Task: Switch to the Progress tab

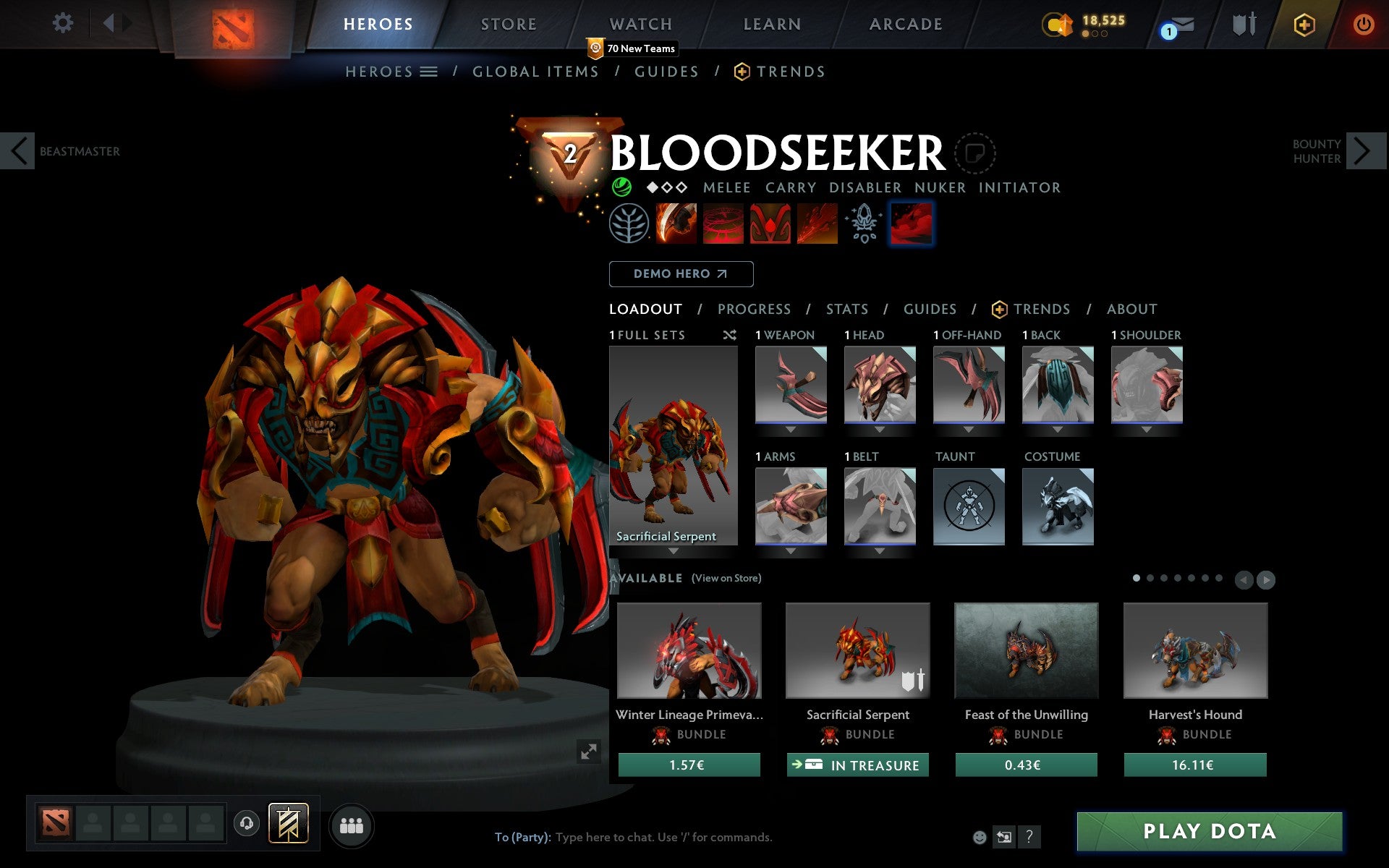Action: 753,309
